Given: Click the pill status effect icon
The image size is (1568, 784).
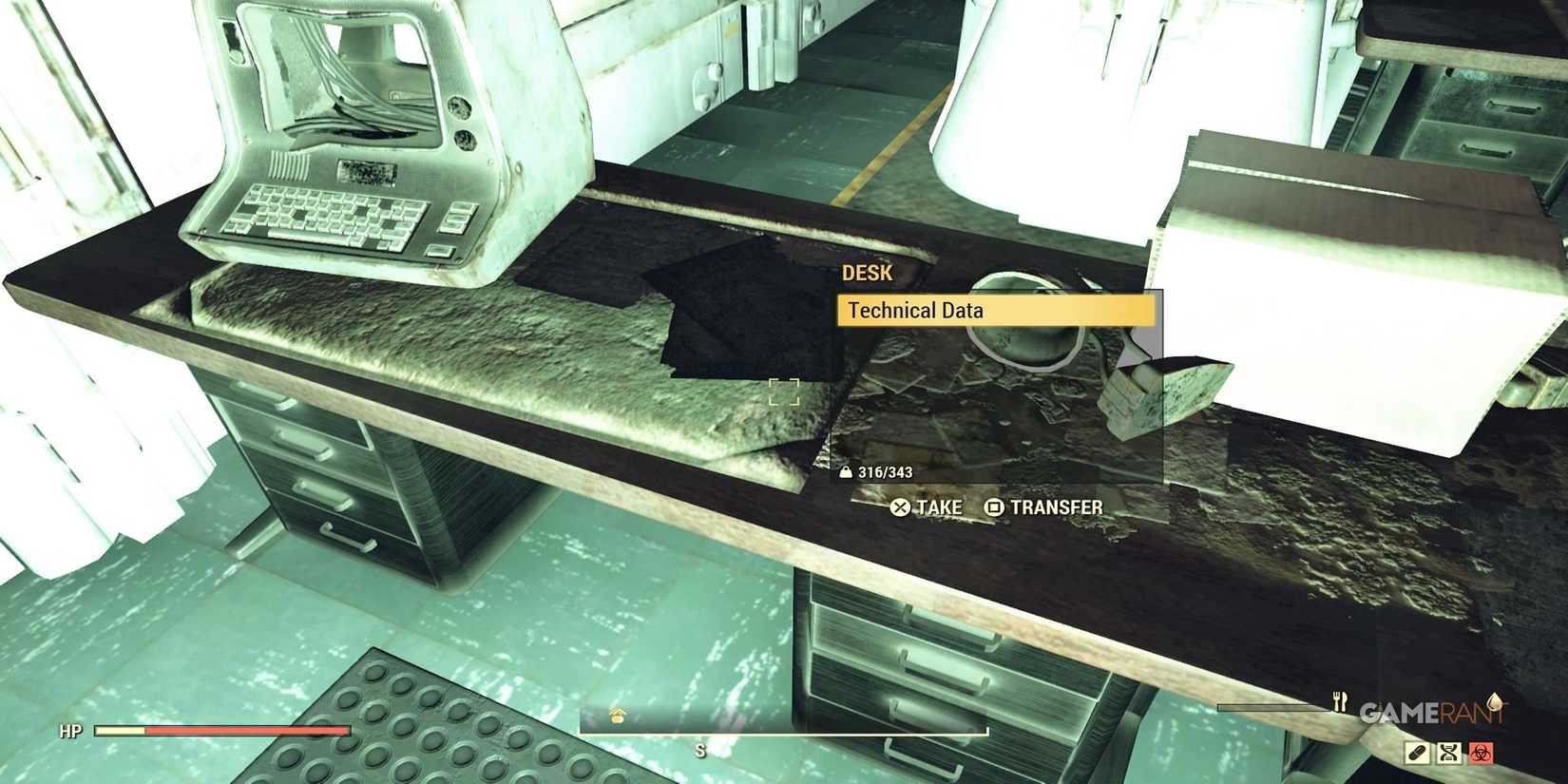Looking at the screenshot, I should pos(1417,754).
